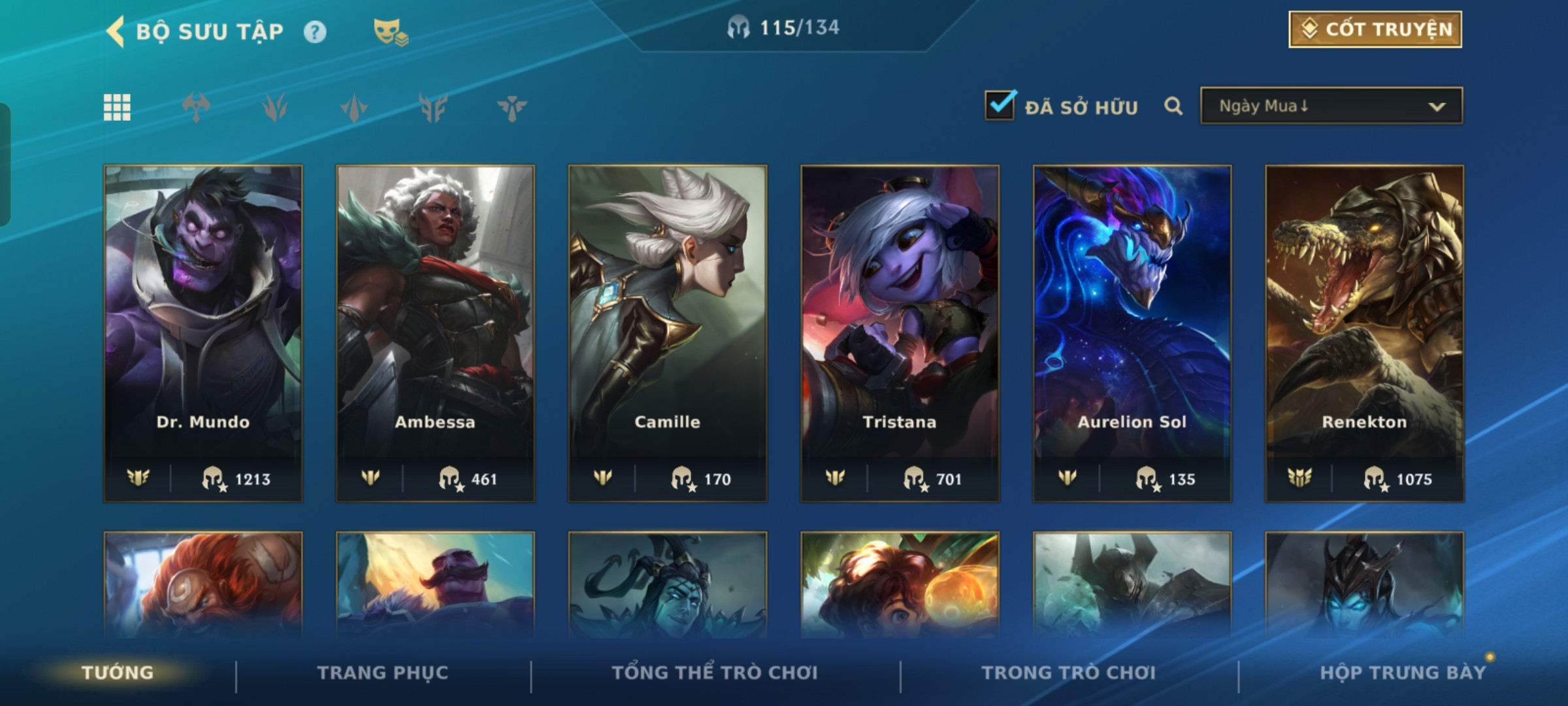Image resolution: width=1568 pixels, height=706 pixels.
Task: Toggle the Đã Sở Hữu owned checkbox
Action: pyautogui.click(x=1000, y=106)
